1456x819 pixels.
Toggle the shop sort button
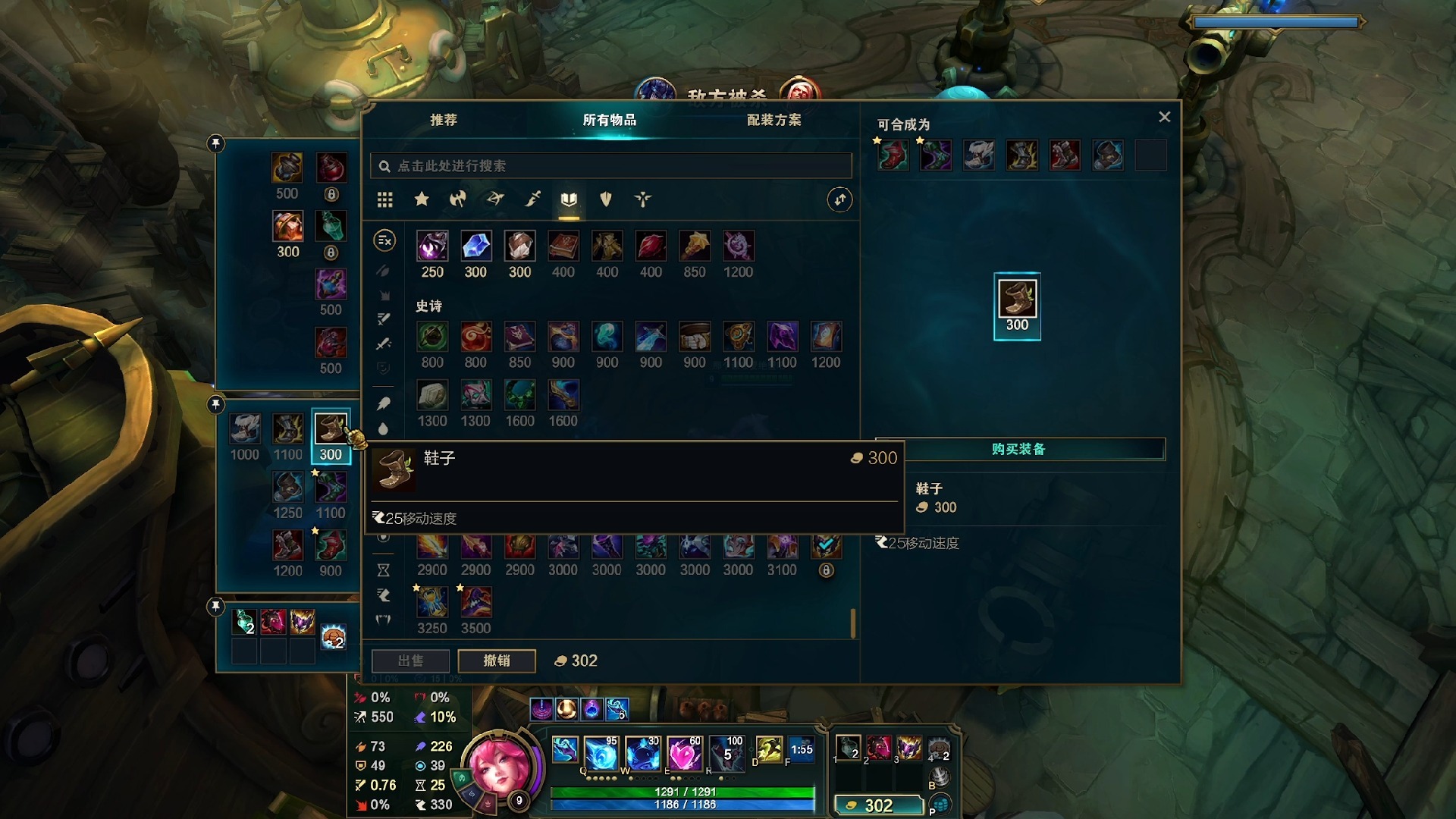839,199
